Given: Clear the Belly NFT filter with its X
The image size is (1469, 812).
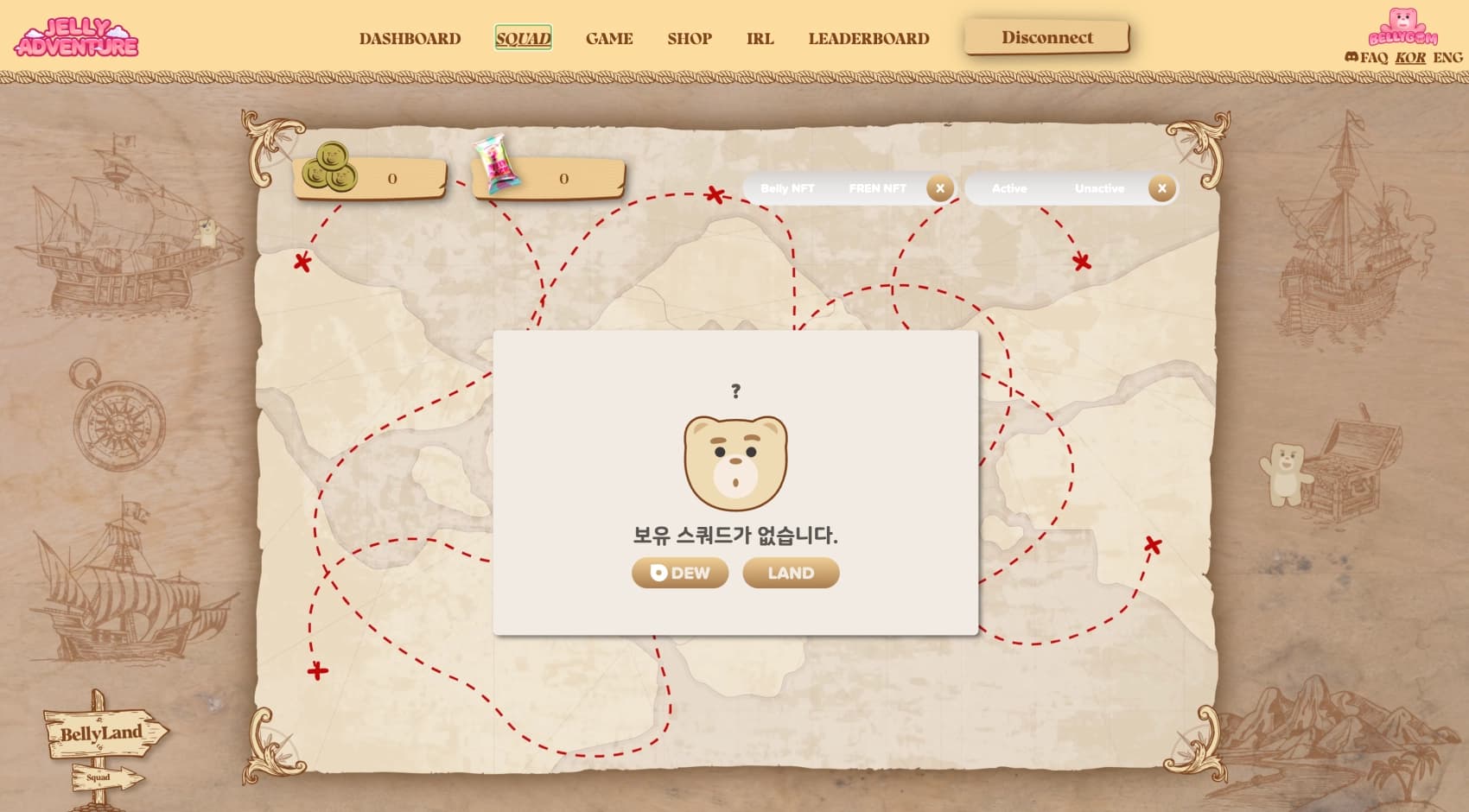Looking at the screenshot, I should pyautogui.click(x=939, y=187).
